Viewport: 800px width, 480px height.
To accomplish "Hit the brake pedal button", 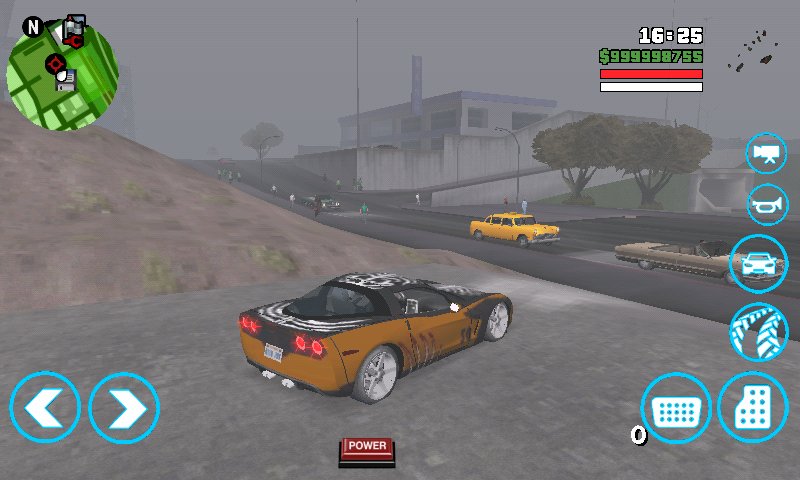I will pos(676,408).
